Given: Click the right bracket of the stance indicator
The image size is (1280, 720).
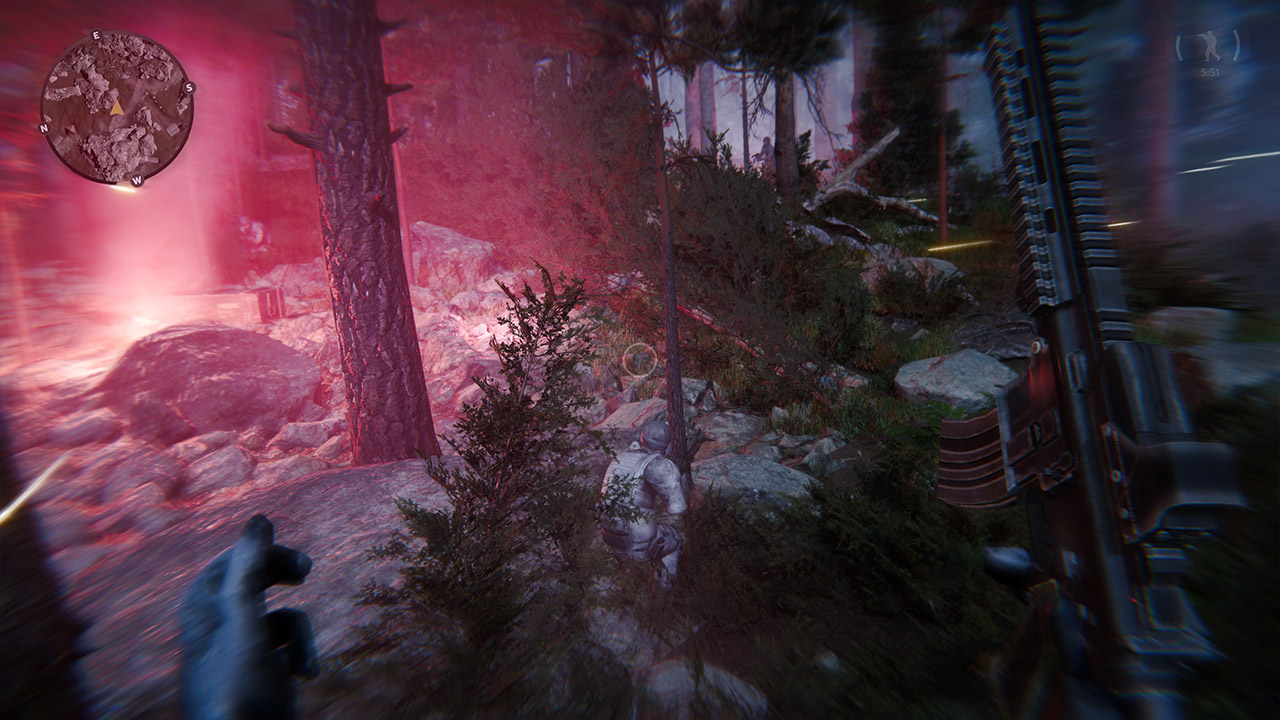Looking at the screenshot, I should tap(1236, 45).
